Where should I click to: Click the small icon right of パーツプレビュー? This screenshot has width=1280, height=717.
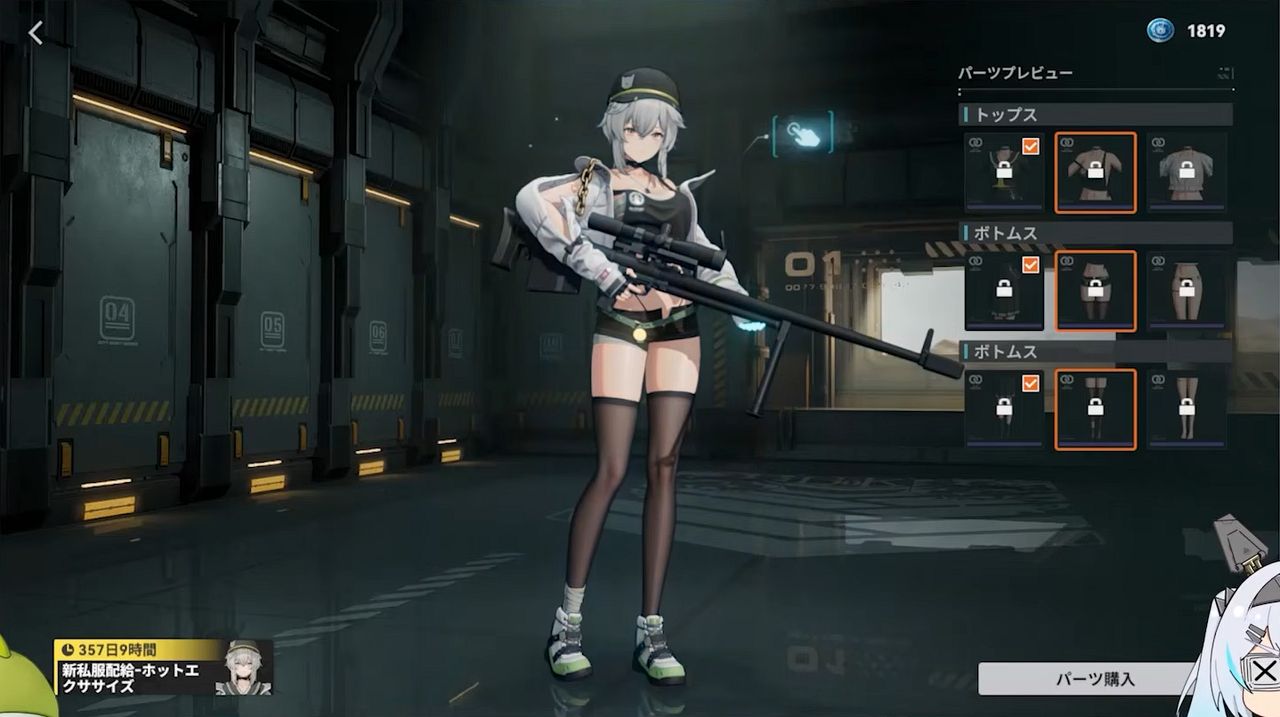[x=1225, y=73]
